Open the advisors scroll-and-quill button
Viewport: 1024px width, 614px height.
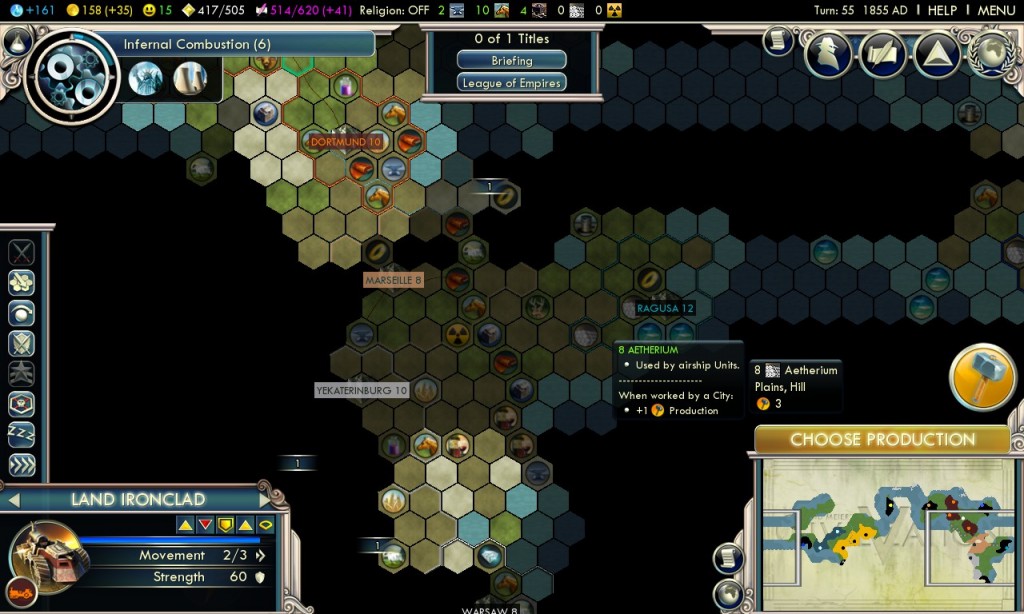tap(882, 54)
